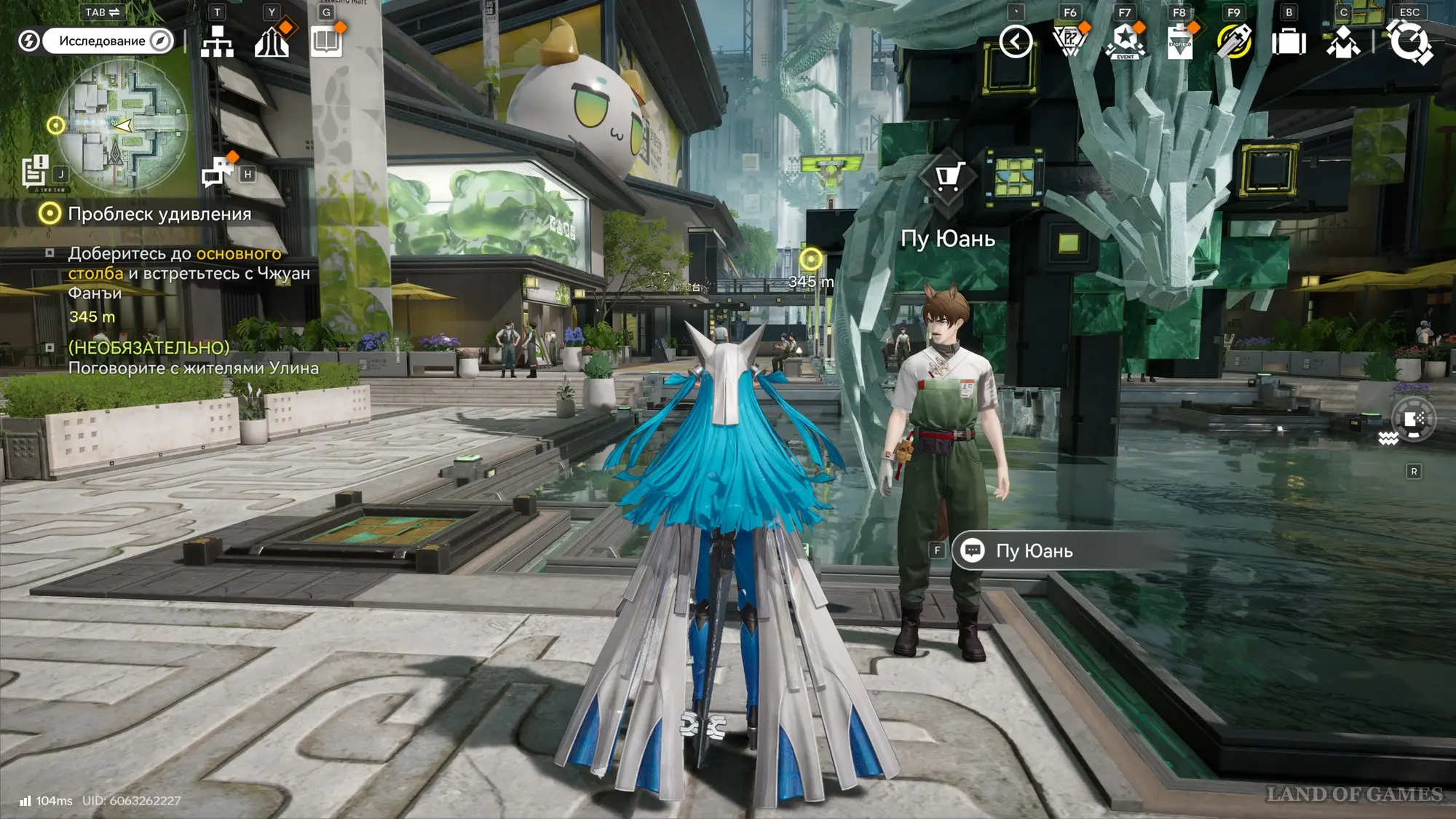Open the chat bubbles icon

(217, 173)
